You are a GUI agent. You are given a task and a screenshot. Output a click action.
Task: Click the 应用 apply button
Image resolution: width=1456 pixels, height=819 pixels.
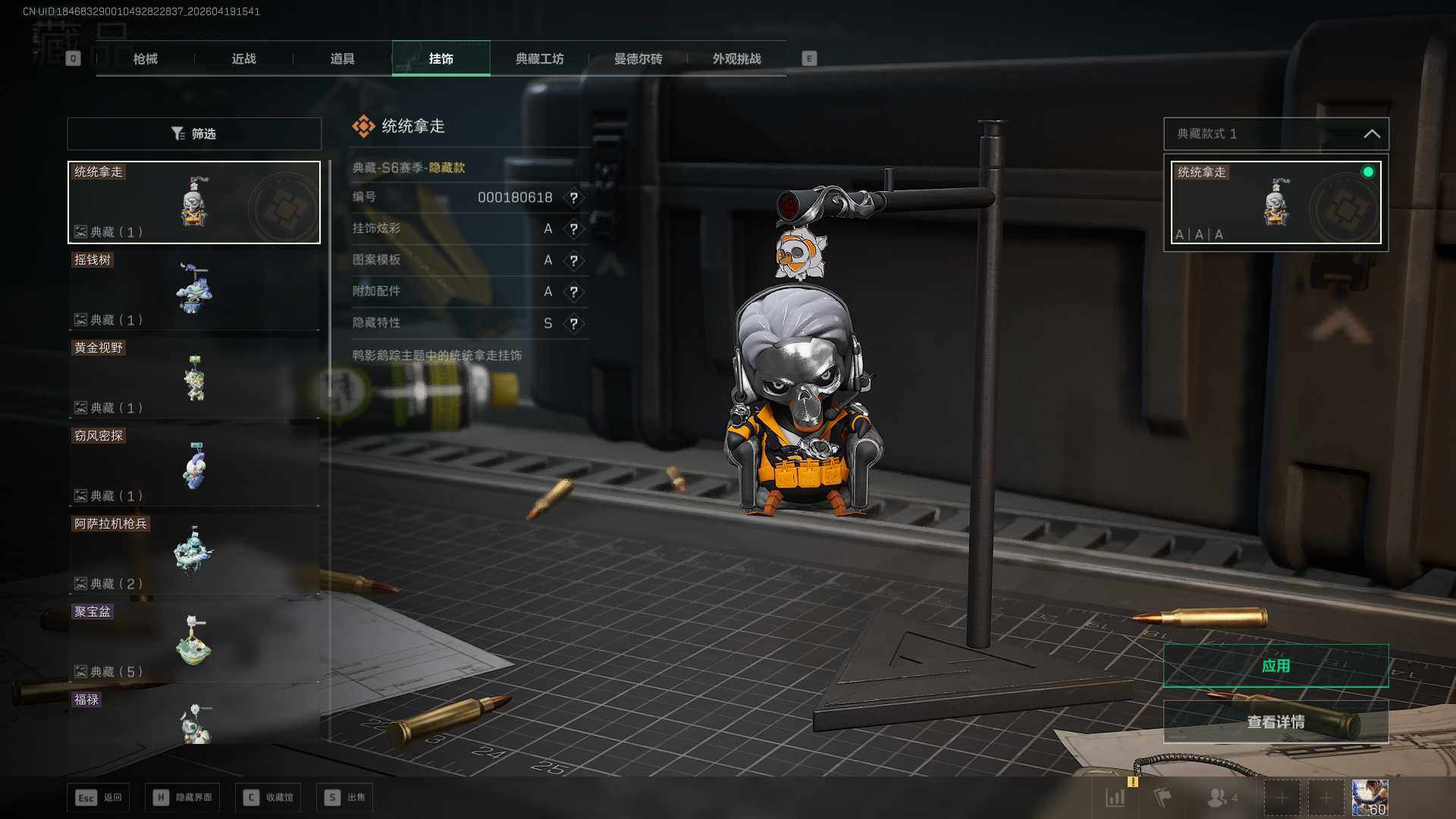[1276, 666]
